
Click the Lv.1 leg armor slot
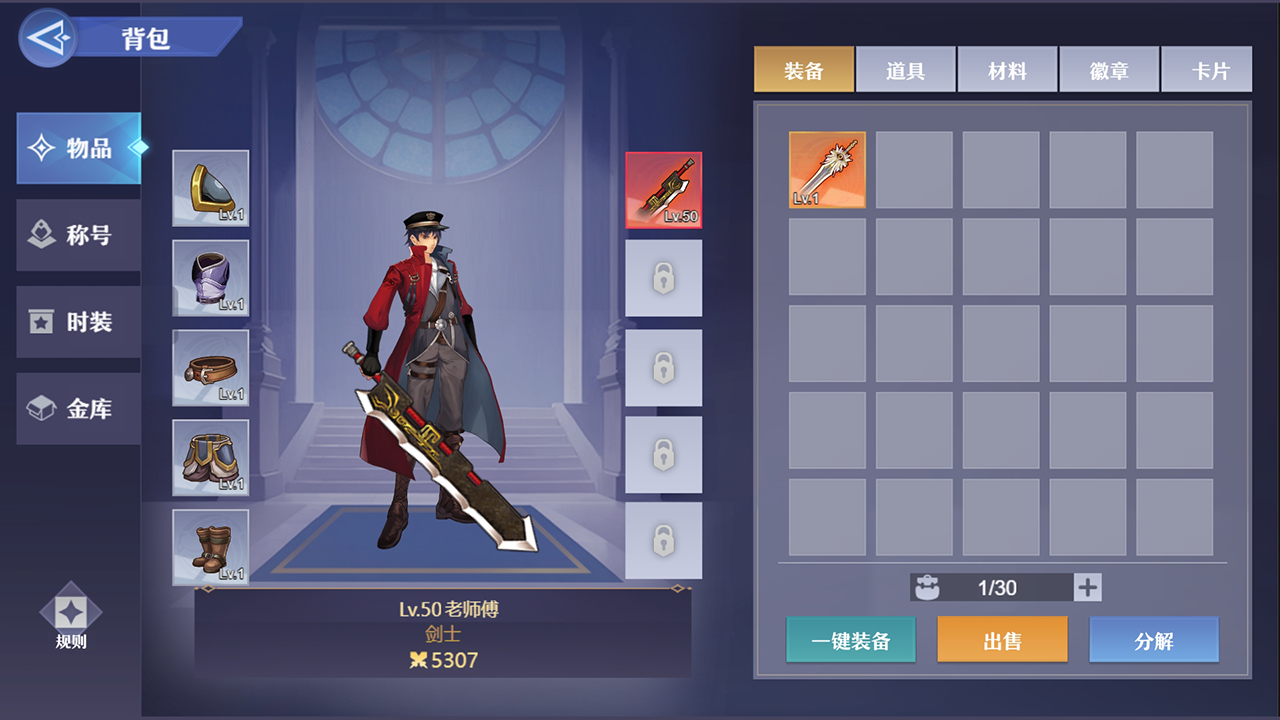[x=210, y=458]
